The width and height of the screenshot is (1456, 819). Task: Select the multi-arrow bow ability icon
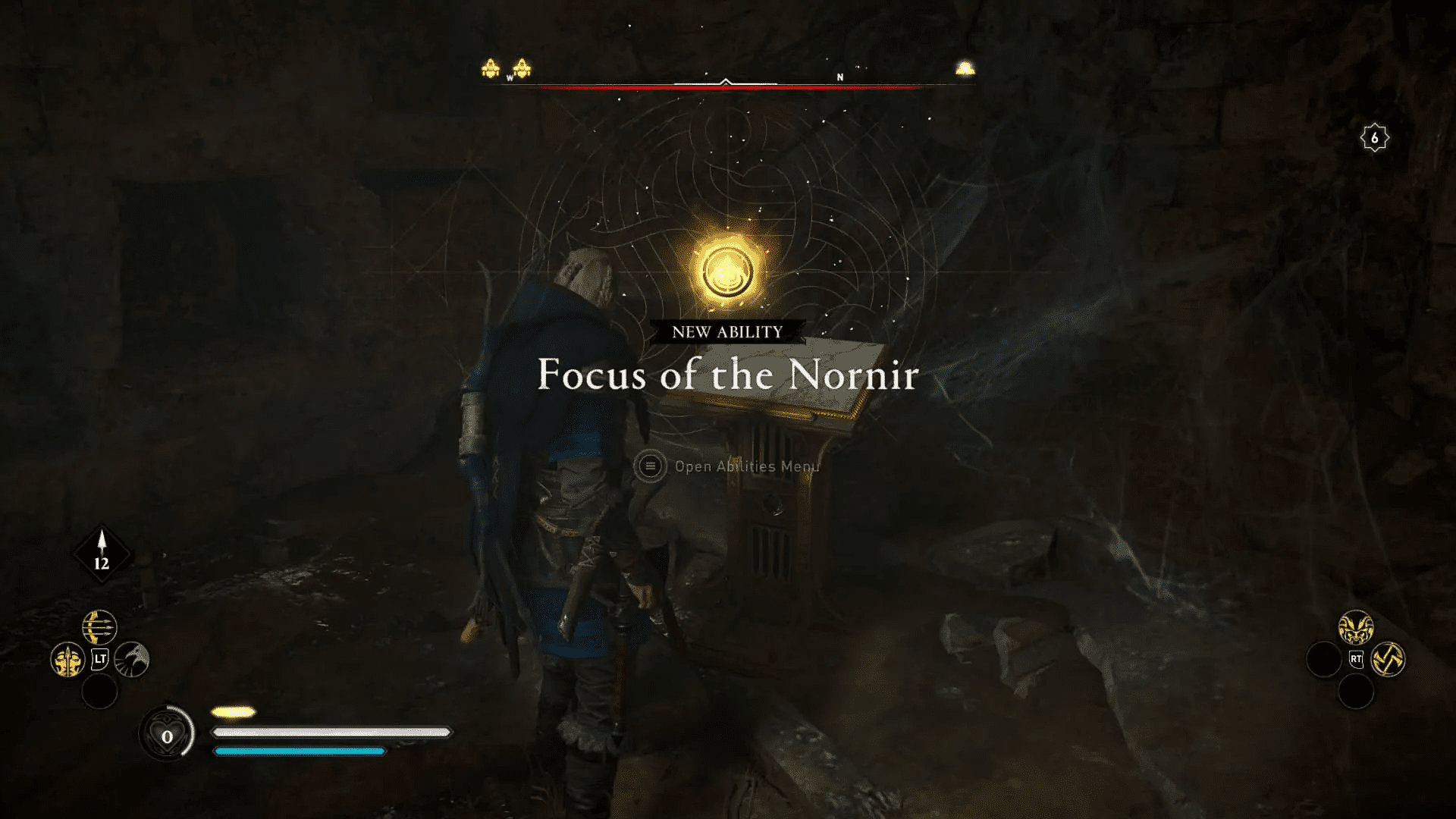click(x=100, y=627)
